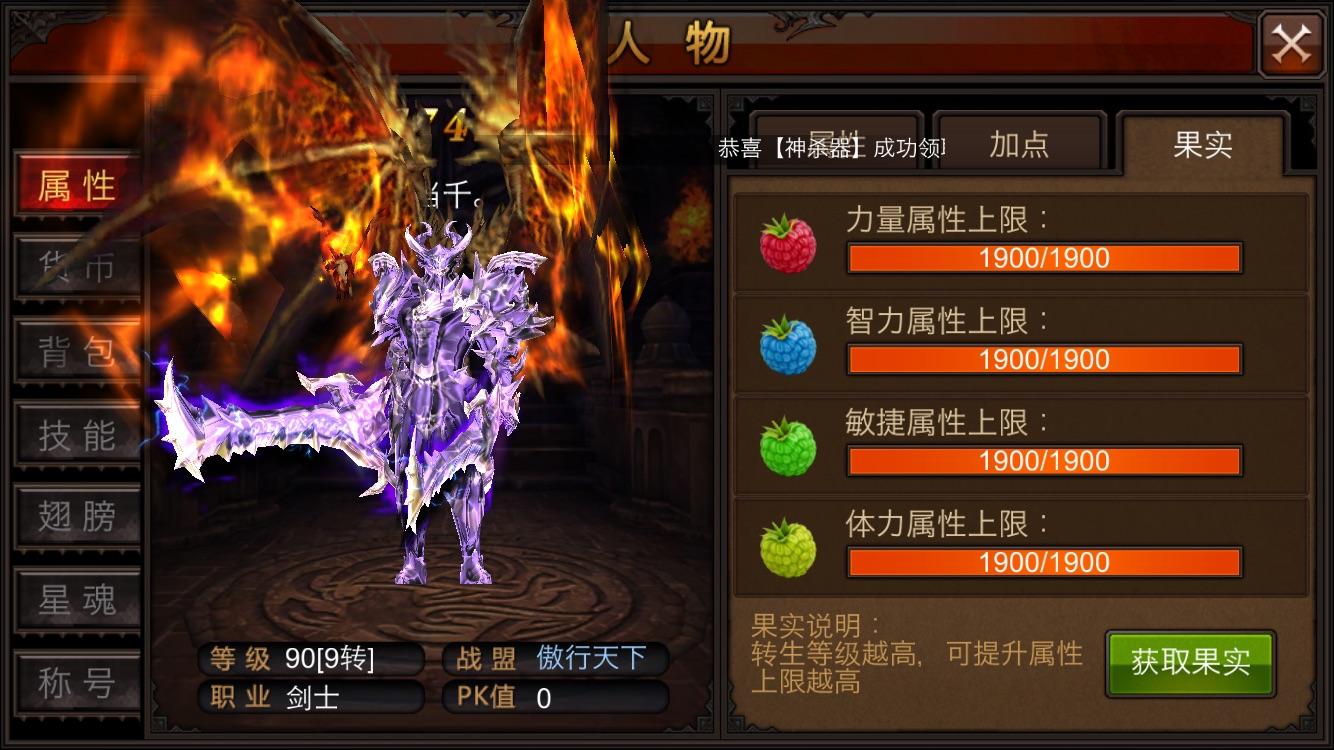This screenshot has height=750, width=1334.
Task: Select the 属性 sidebar tab
Action: tap(77, 185)
